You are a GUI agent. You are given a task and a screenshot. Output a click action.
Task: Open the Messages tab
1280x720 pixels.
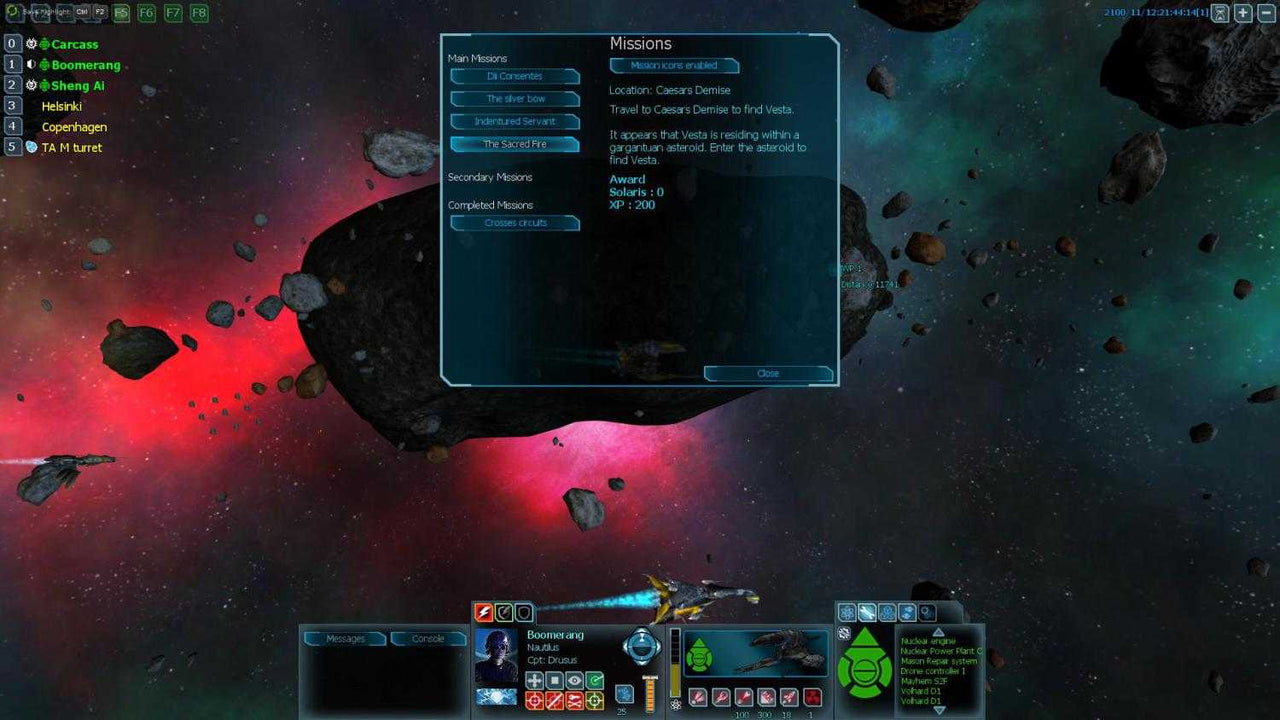[x=344, y=638]
